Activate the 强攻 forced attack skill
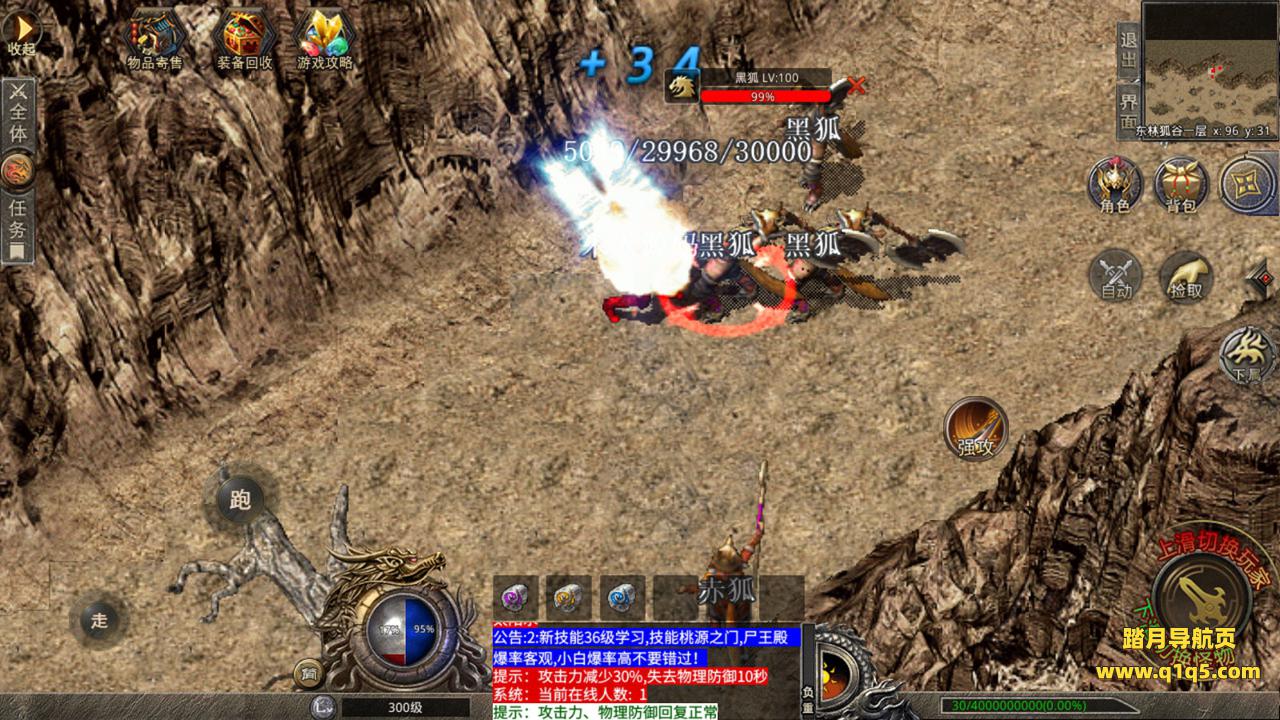Image resolution: width=1280 pixels, height=720 pixels. click(975, 428)
